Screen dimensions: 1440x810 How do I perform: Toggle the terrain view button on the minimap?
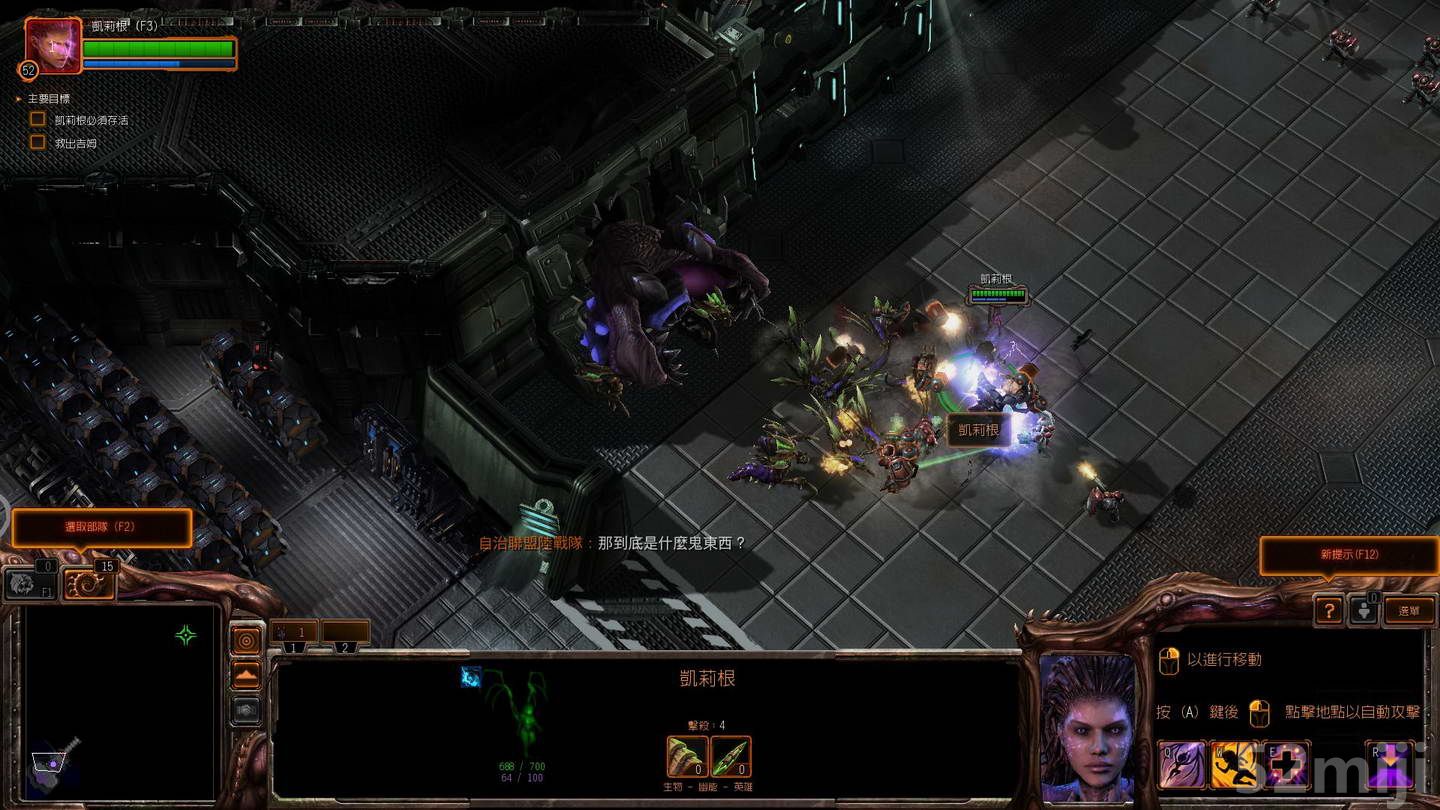(246, 674)
